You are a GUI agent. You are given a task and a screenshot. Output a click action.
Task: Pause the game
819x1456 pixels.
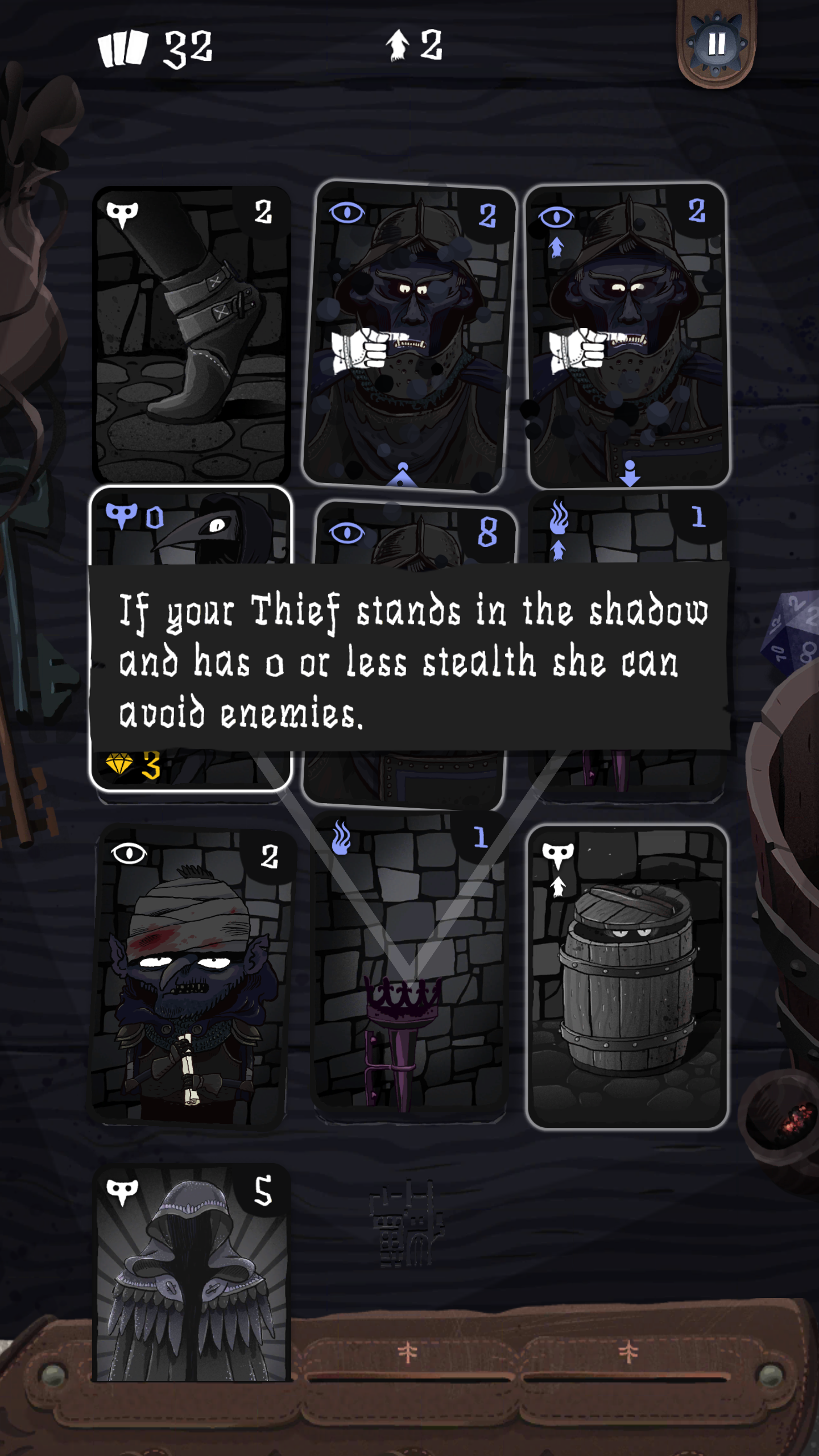(x=715, y=43)
